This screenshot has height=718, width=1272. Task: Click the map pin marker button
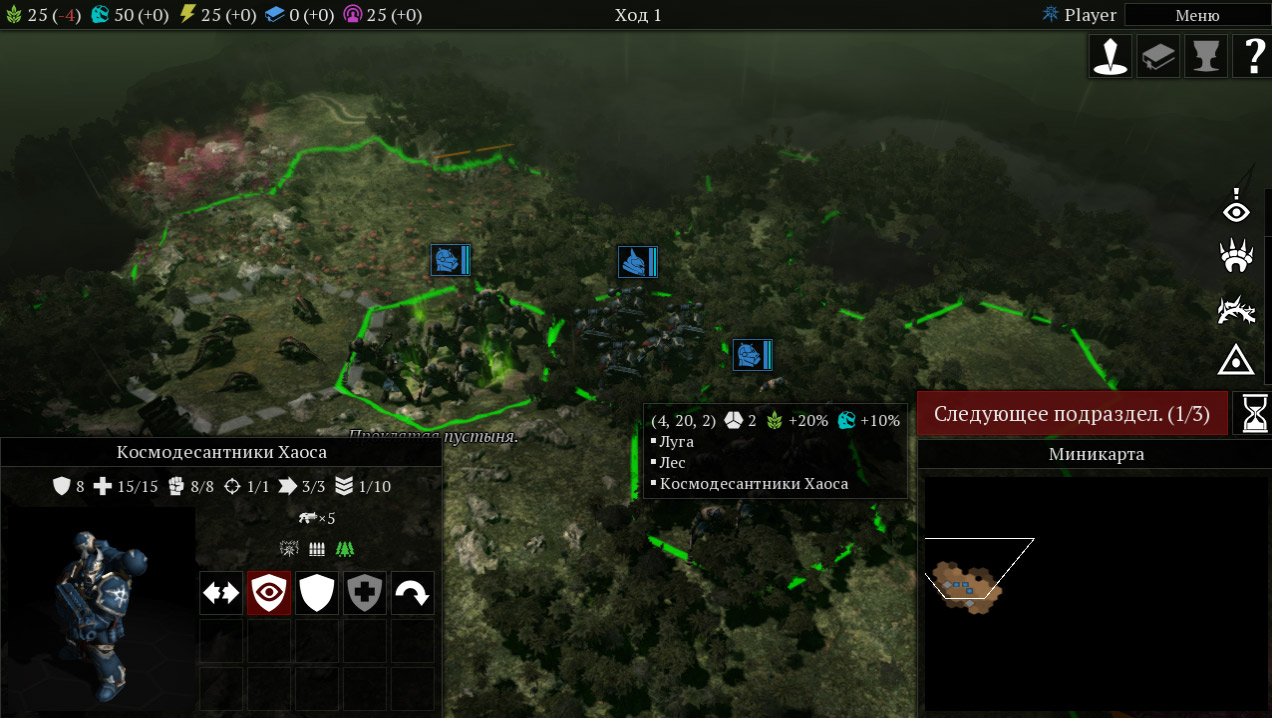click(1110, 56)
